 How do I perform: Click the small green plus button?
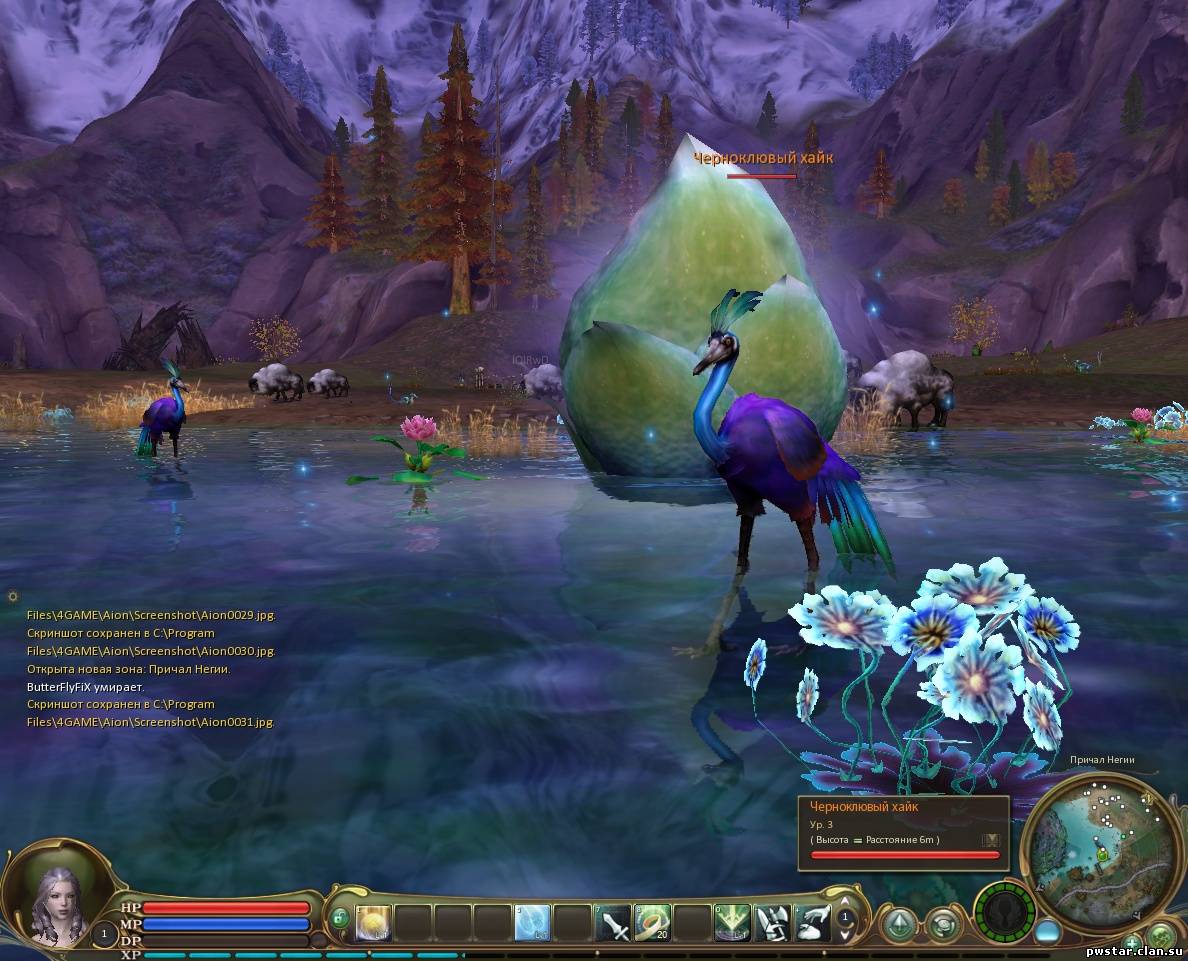pos(1132,942)
